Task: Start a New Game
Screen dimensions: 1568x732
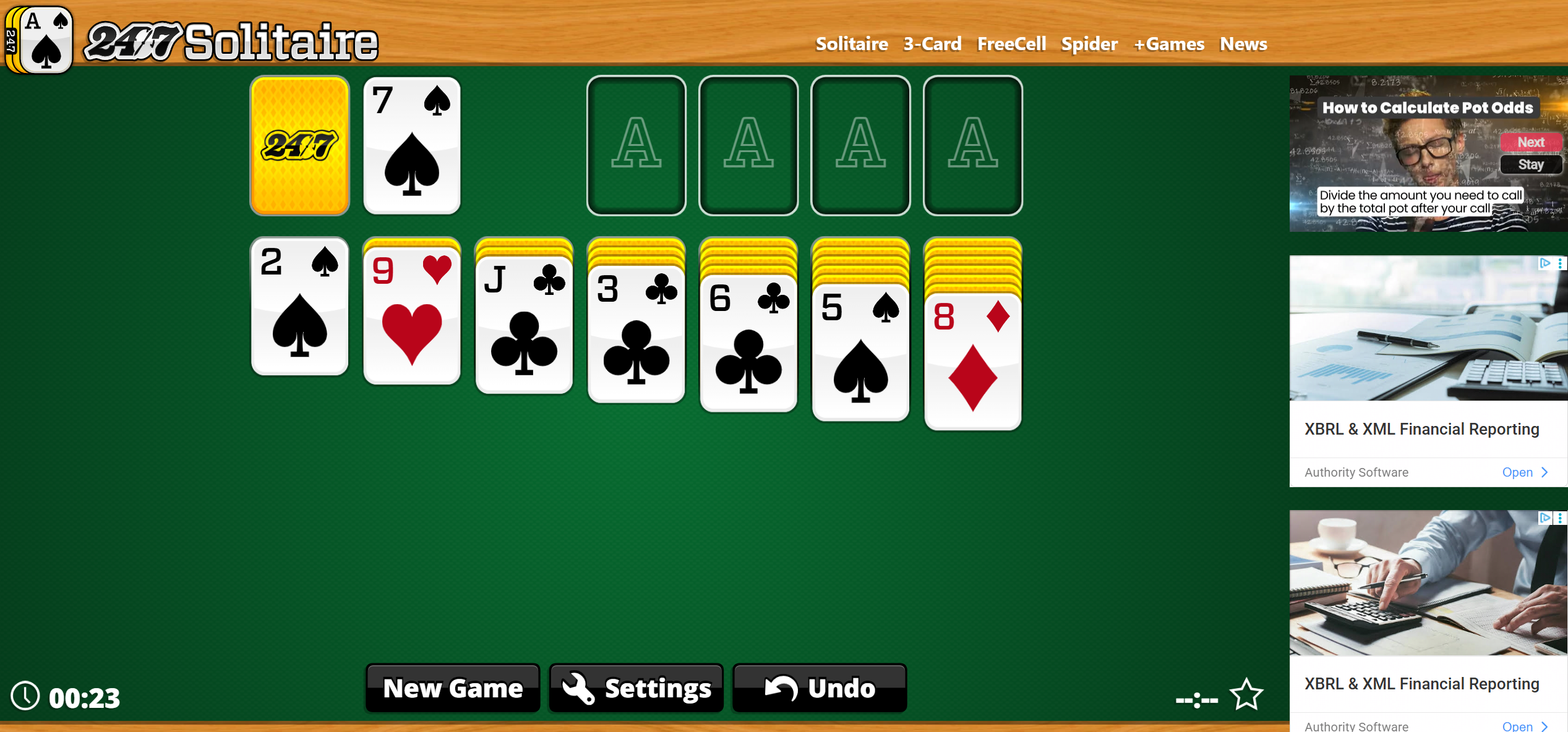Action: [x=452, y=688]
